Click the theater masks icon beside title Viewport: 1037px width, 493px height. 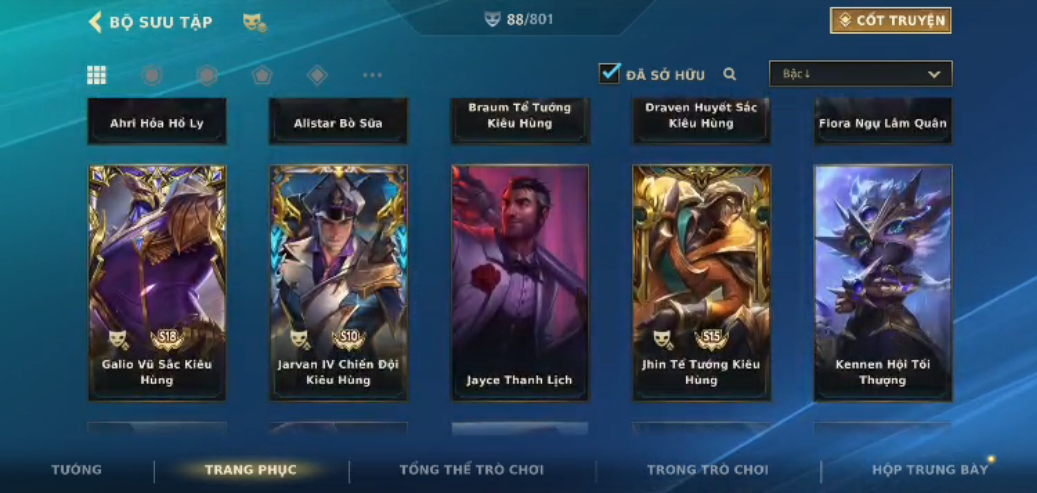[254, 22]
